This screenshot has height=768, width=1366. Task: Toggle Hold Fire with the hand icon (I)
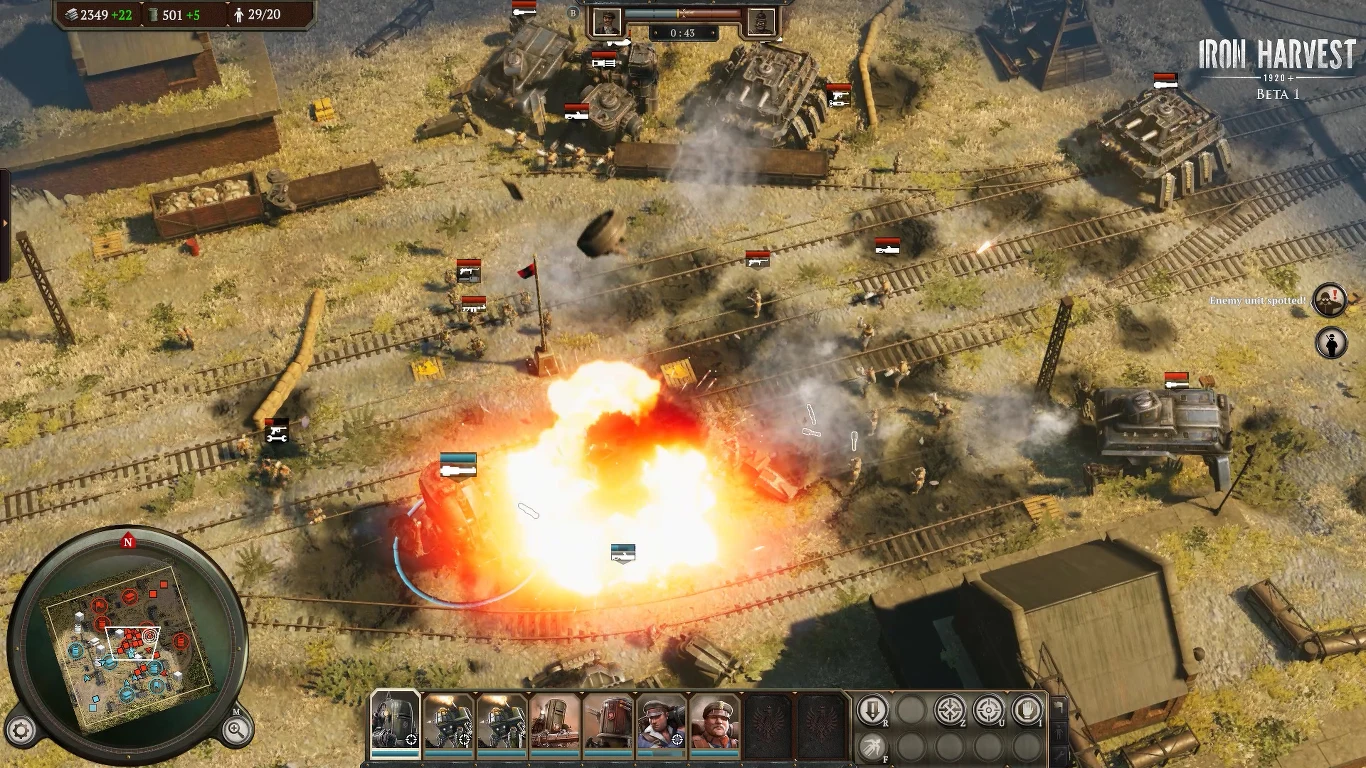1028,710
